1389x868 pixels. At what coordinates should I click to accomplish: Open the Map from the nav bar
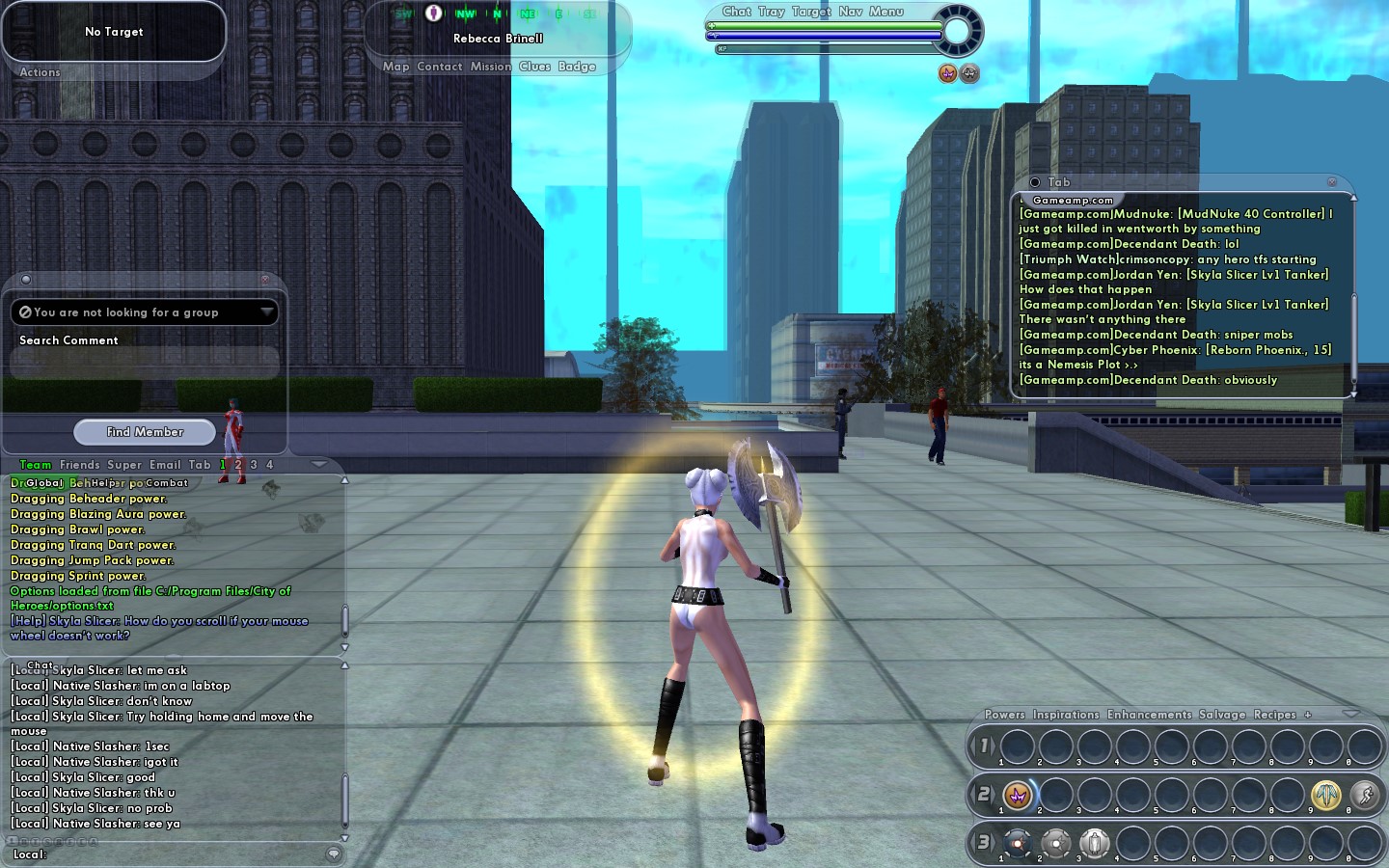coord(395,67)
